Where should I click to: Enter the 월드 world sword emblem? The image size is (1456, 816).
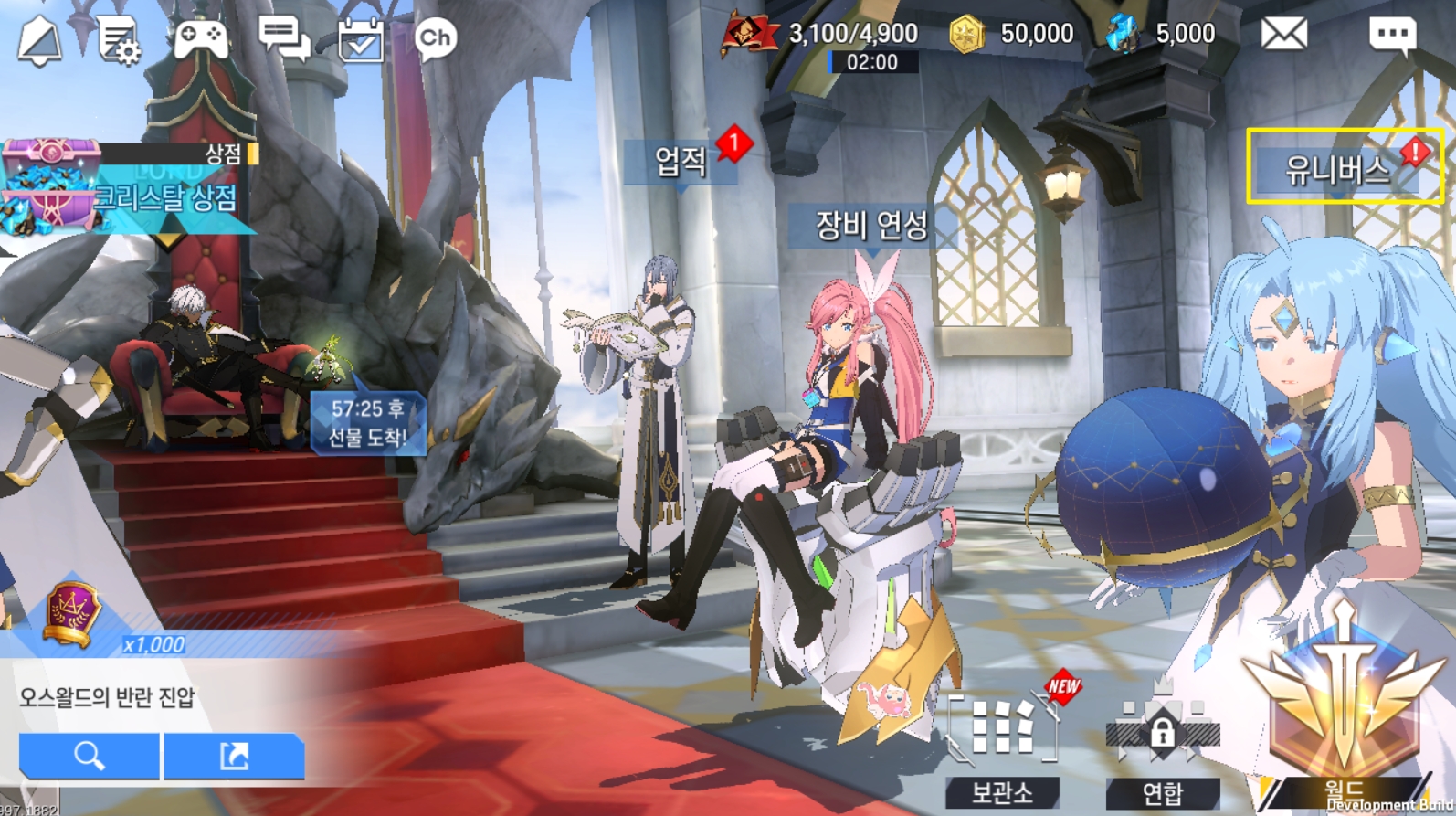[1343, 713]
